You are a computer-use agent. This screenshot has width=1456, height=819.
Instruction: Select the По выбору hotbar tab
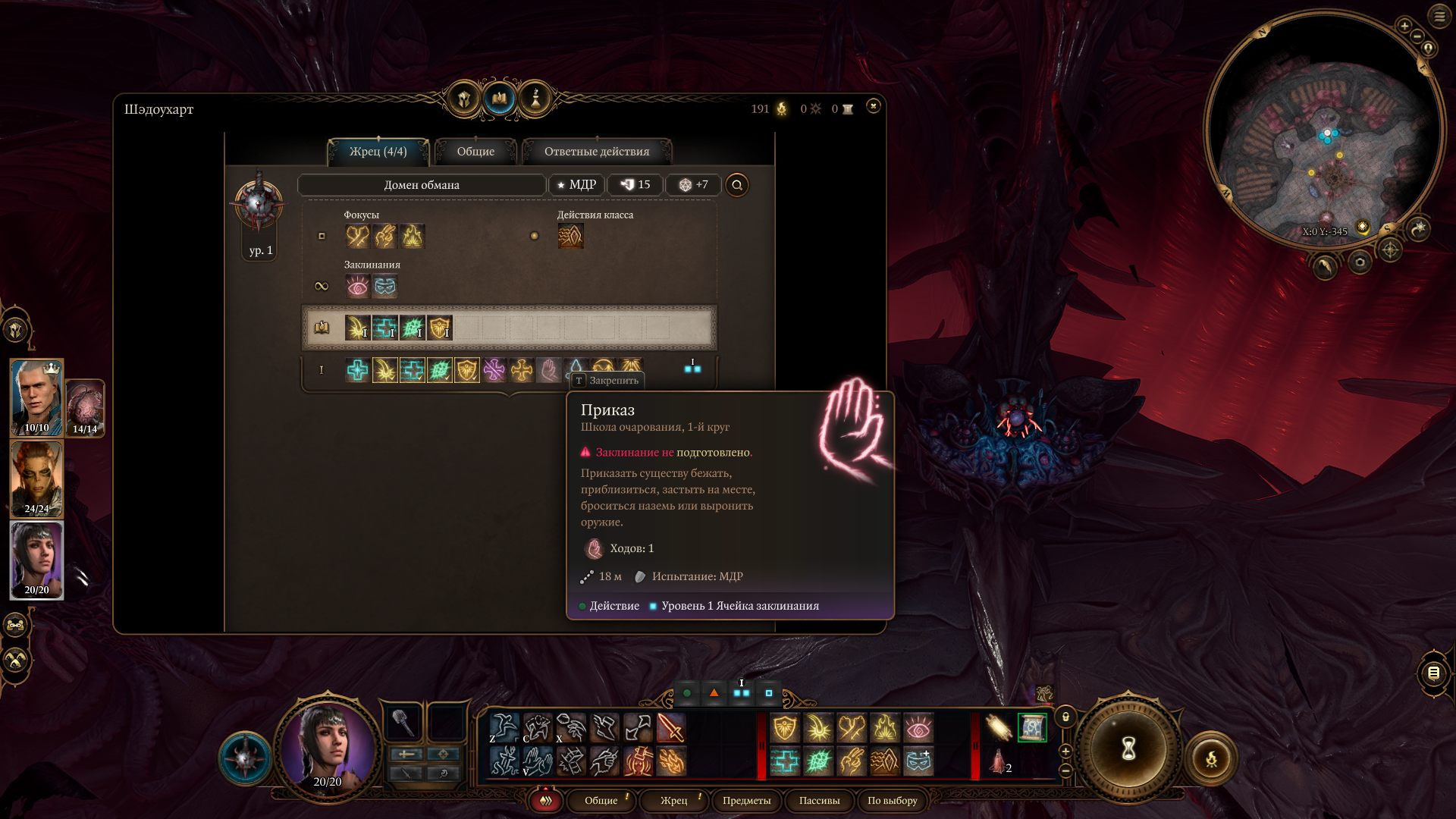[892, 801]
